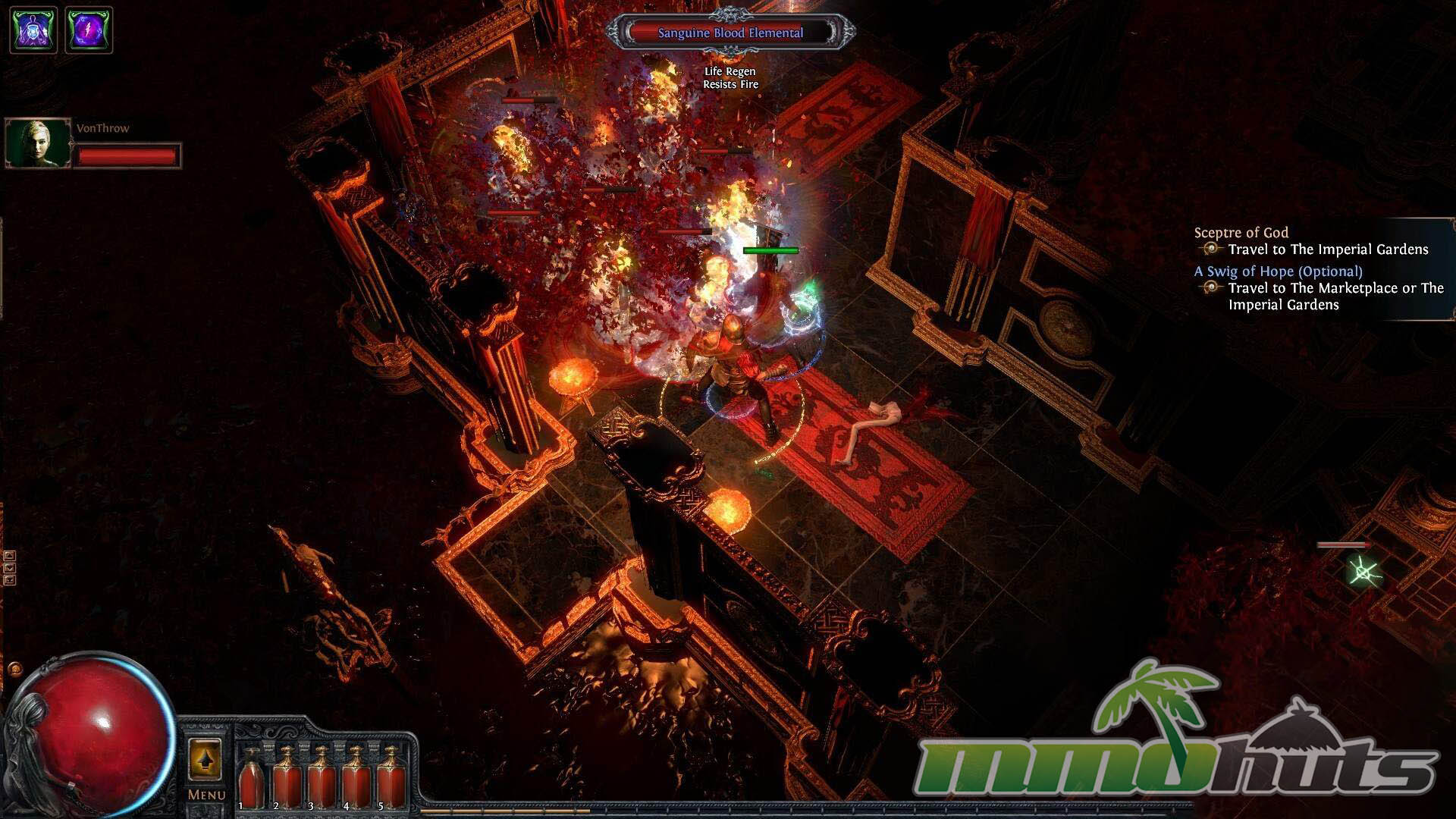Select the Sceptre of God quest entry
Viewport: 1456px width, 819px height.
1241,233
